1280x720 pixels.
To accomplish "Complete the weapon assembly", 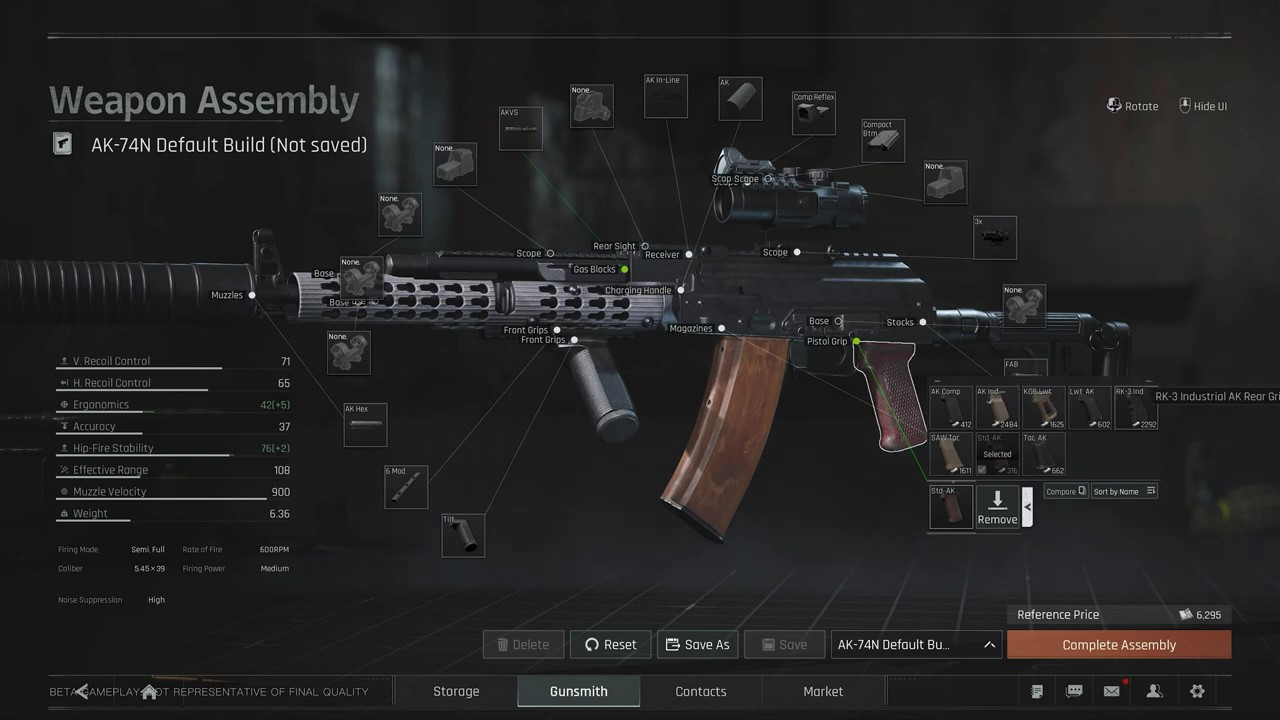I will coord(1118,645).
